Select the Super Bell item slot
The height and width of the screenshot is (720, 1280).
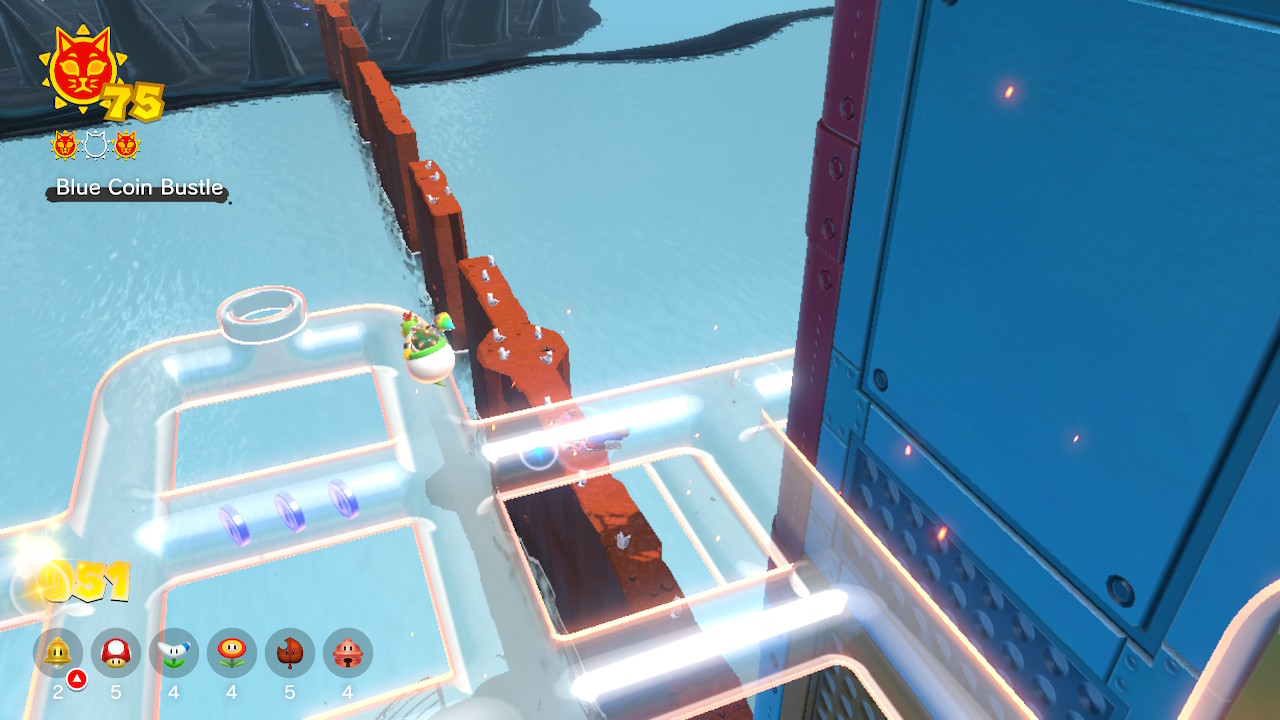[58, 654]
